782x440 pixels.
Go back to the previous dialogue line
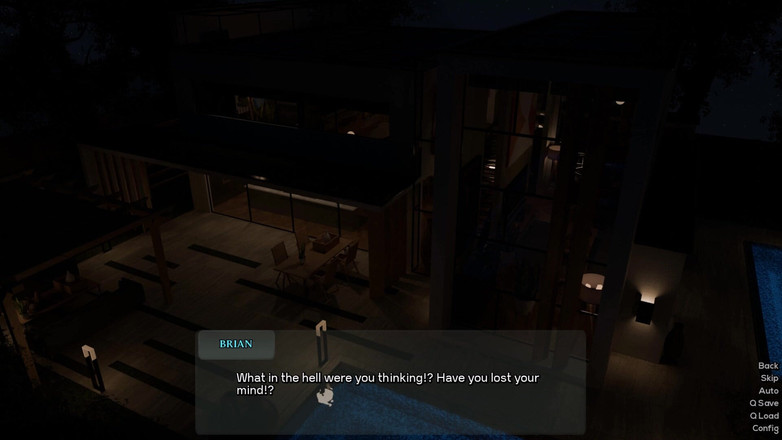(x=767, y=366)
